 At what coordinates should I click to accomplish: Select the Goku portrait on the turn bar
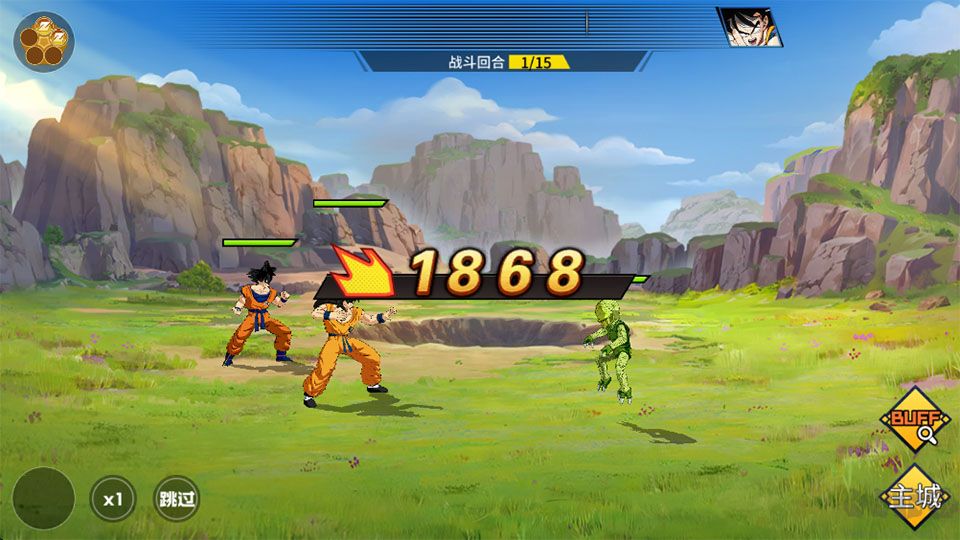click(750, 27)
